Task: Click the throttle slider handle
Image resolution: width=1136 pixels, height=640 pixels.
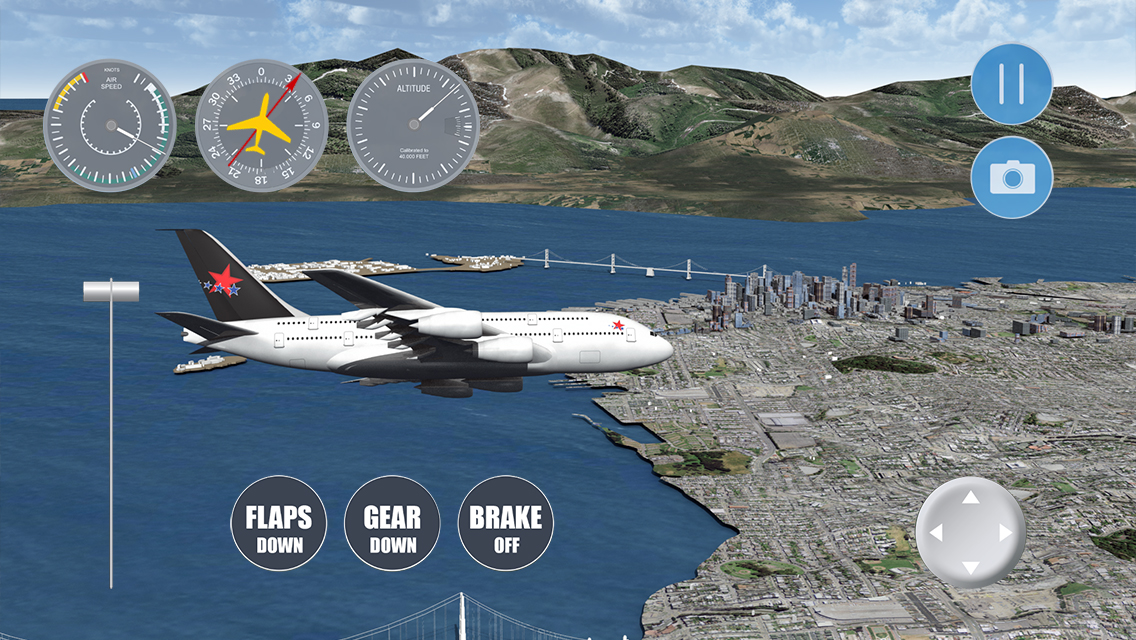Action: coord(111,291)
